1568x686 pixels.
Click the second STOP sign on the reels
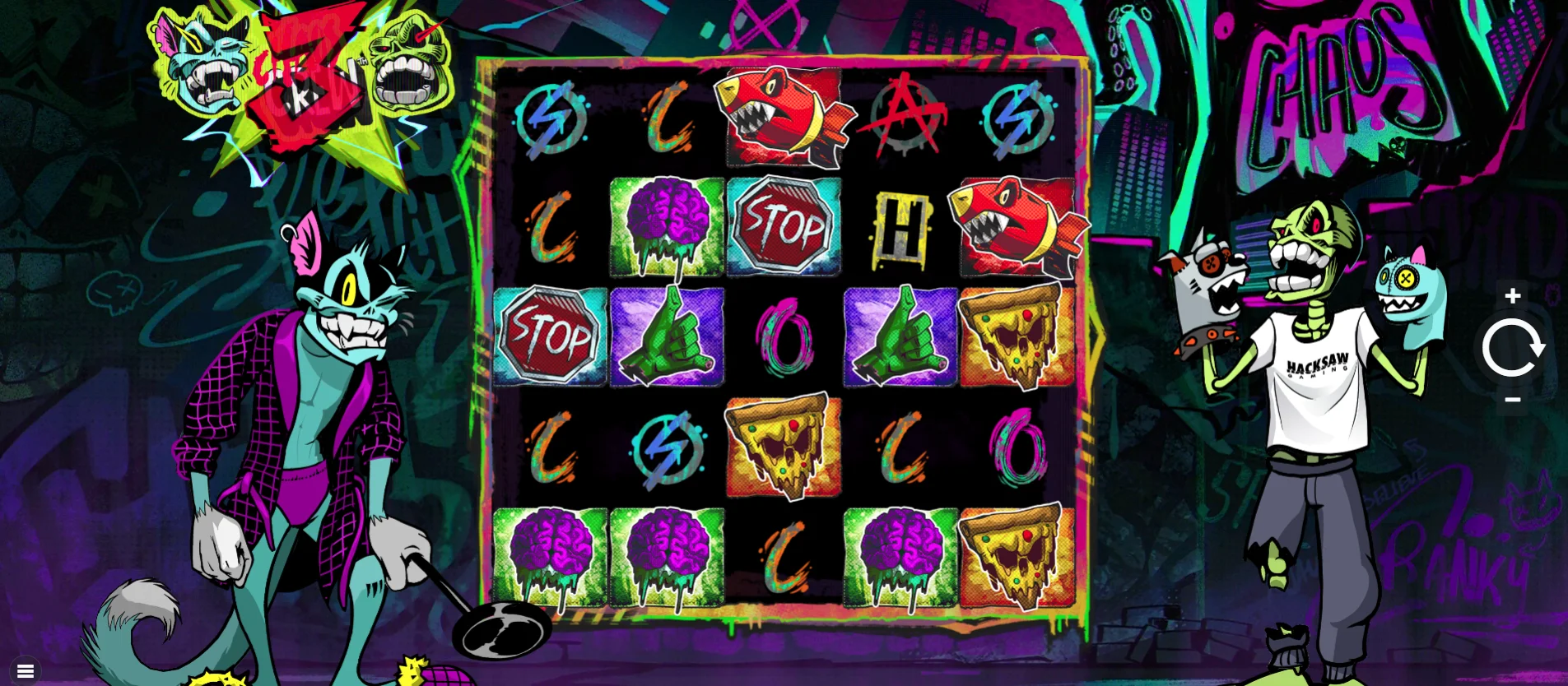(x=784, y=225)
